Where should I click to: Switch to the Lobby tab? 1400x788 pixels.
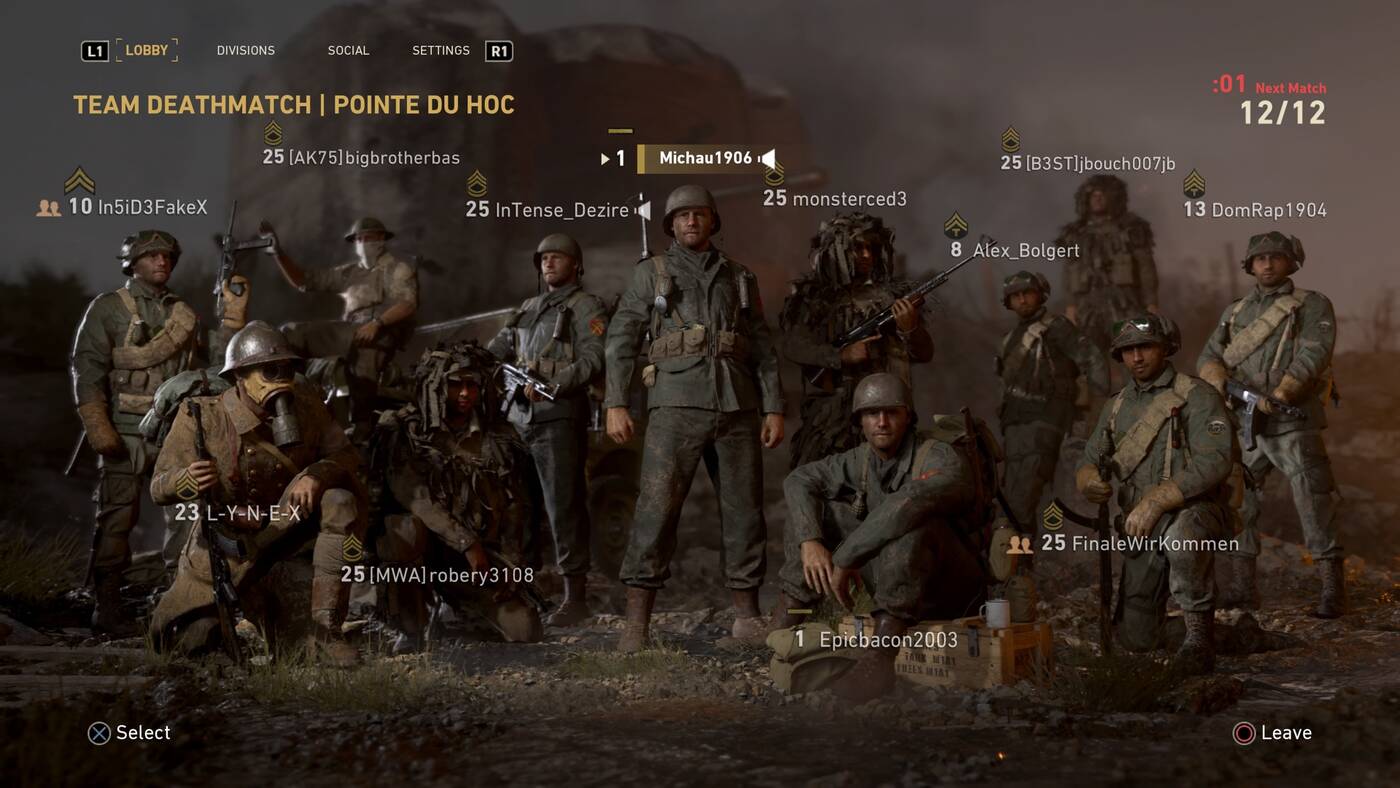147,50
